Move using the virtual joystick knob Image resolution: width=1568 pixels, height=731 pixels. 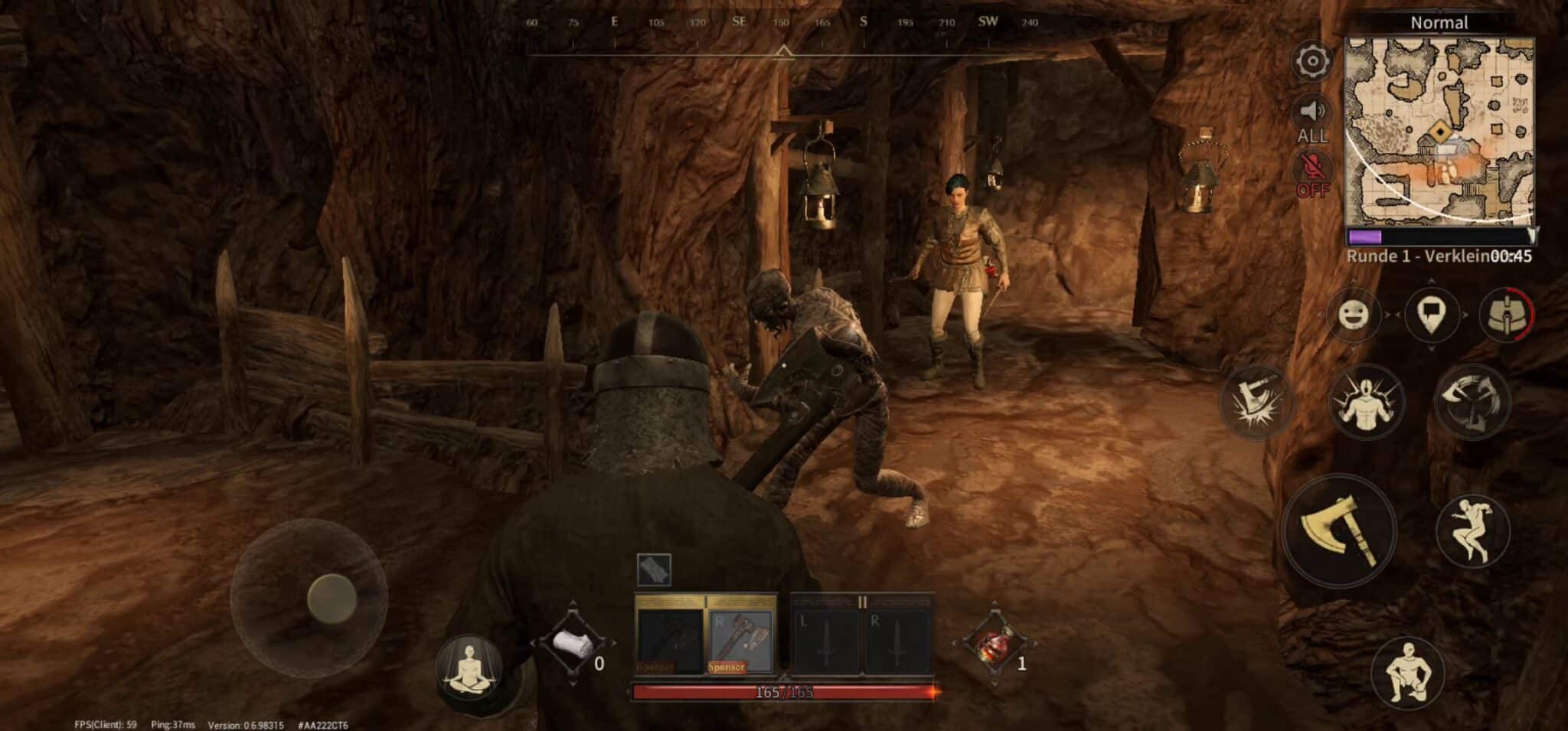click(332, 598)
